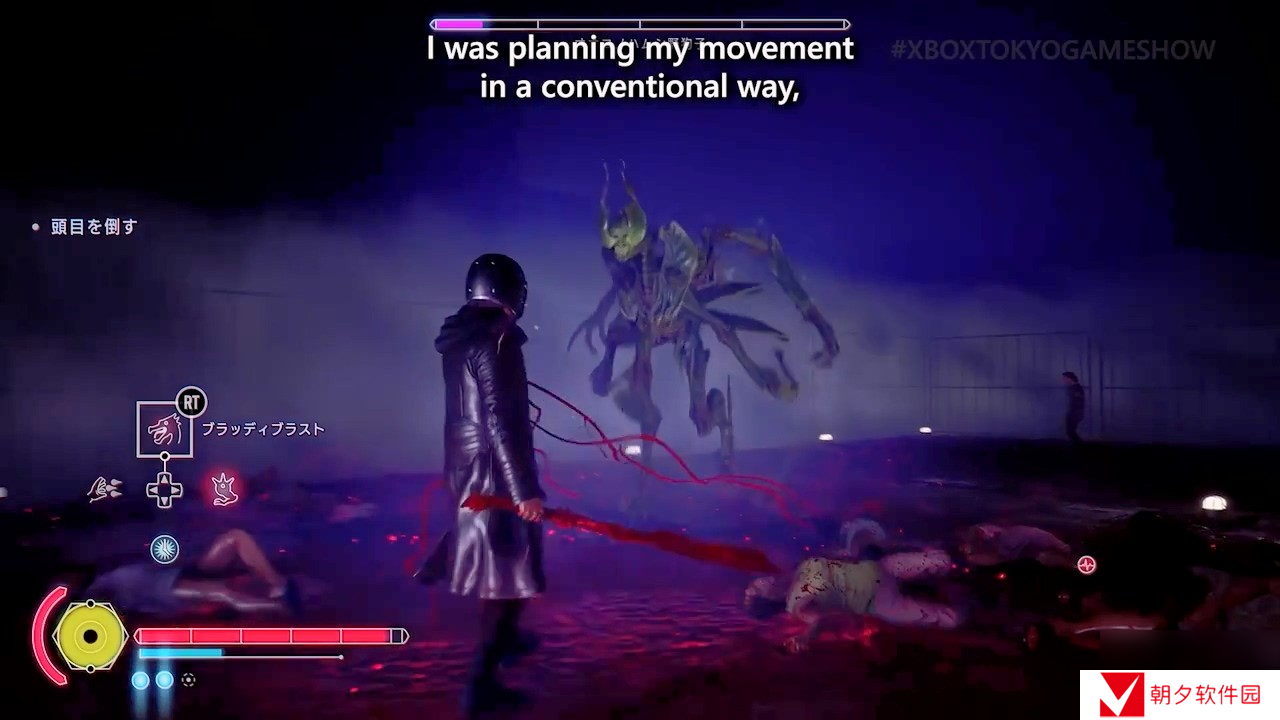Select the Bloody Blast dragon skill icon

(164, 428)
